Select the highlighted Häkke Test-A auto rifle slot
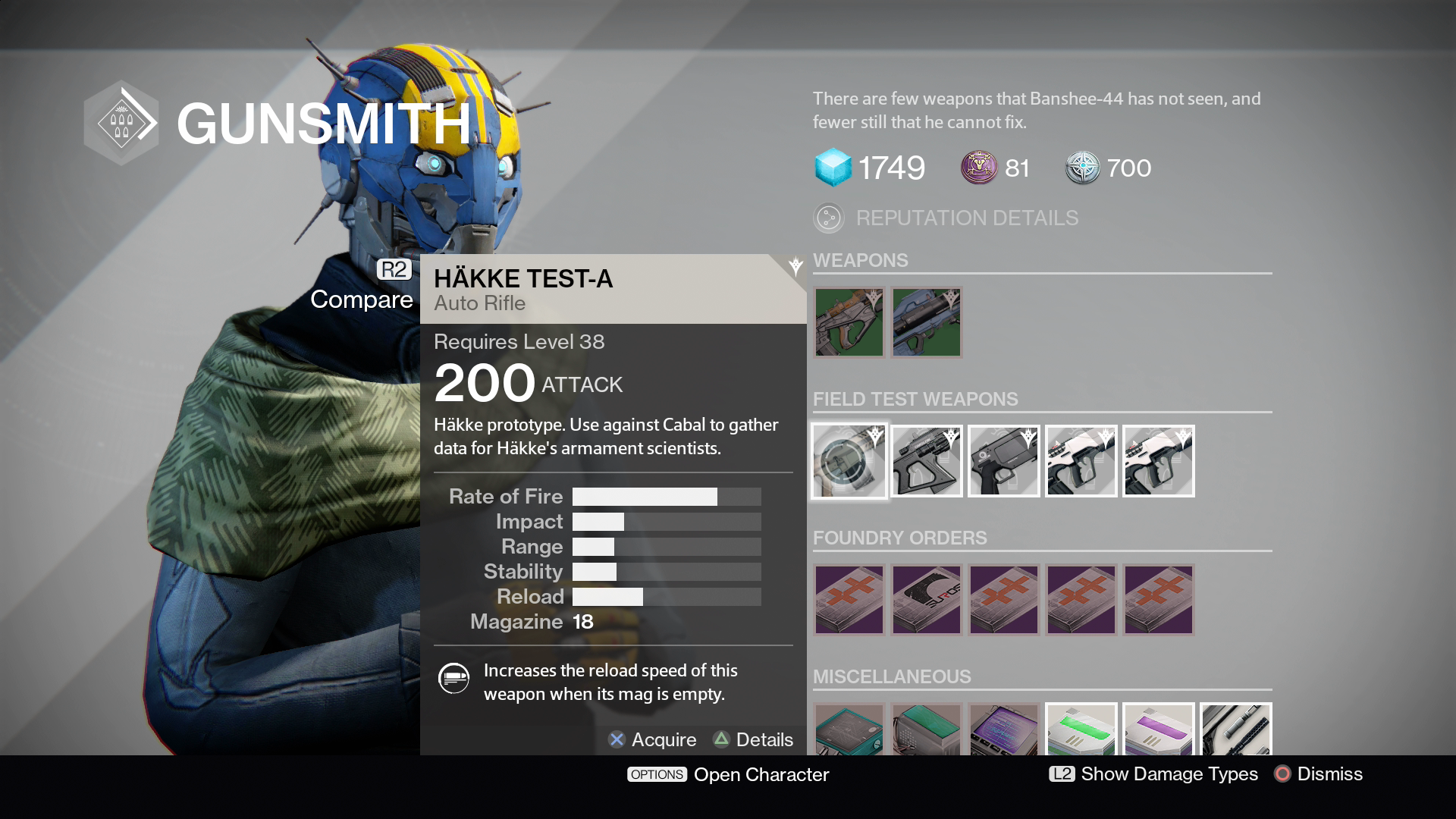Image resolution: width=1456 pixels, height=819 pixels. 849,461
